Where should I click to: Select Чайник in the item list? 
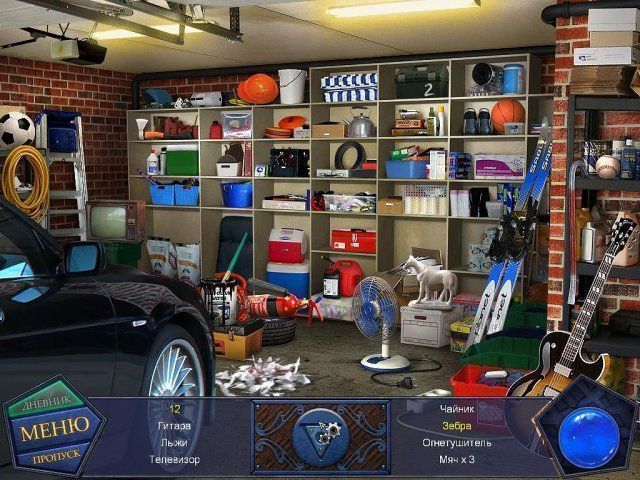[456, 408]
